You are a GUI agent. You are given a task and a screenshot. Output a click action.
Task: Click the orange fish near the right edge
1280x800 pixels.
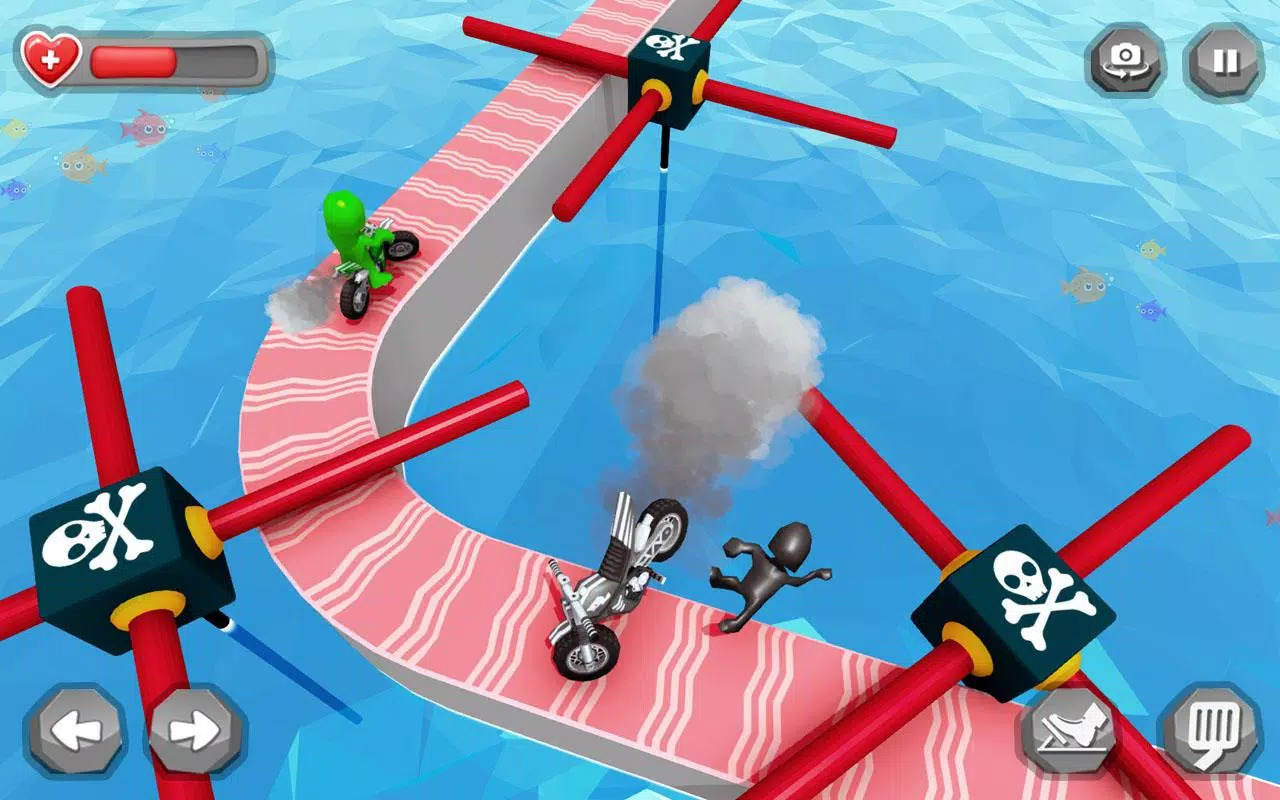pos(1086,283)
